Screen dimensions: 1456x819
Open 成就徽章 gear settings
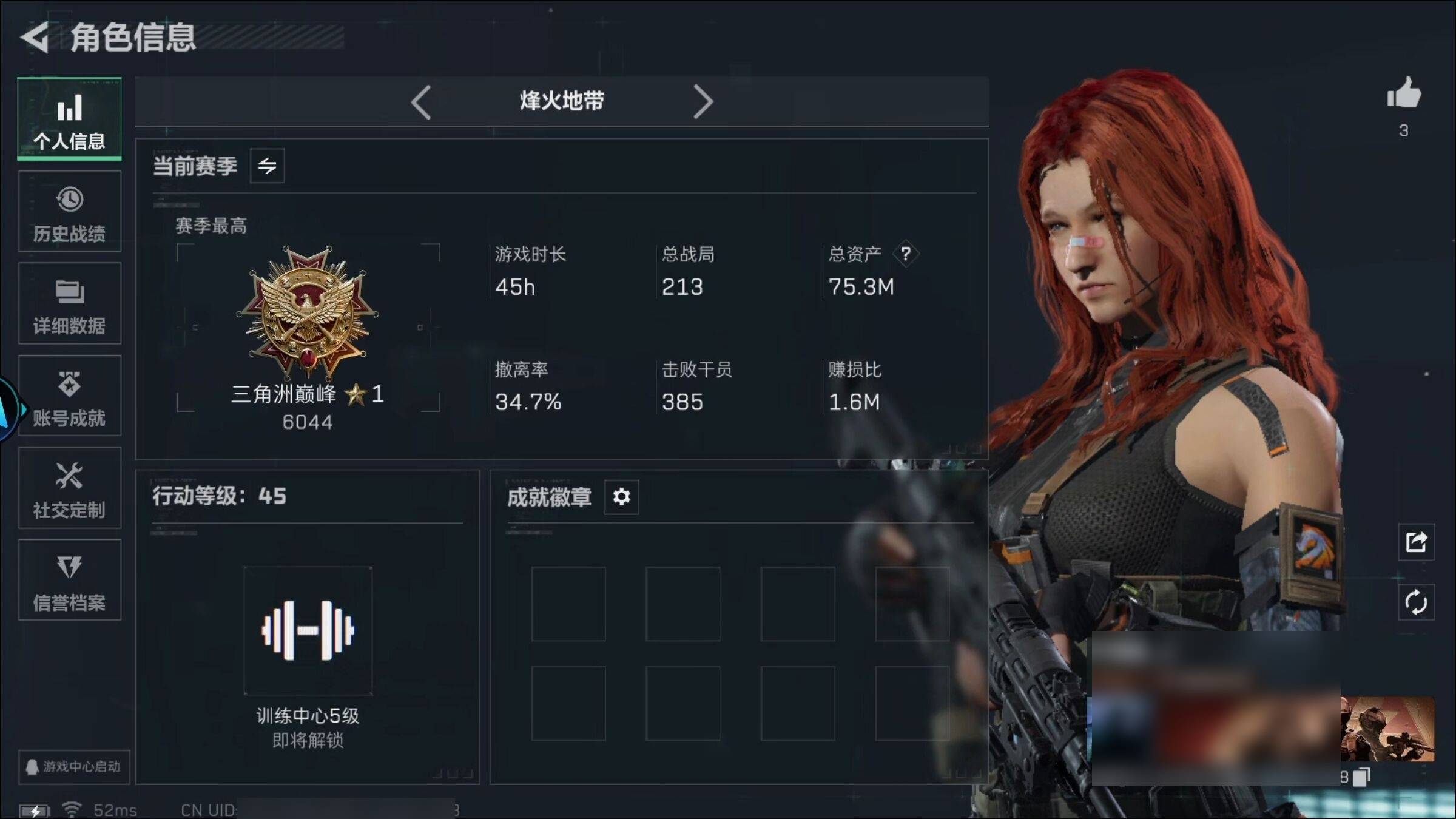click(x=621, y=497)
